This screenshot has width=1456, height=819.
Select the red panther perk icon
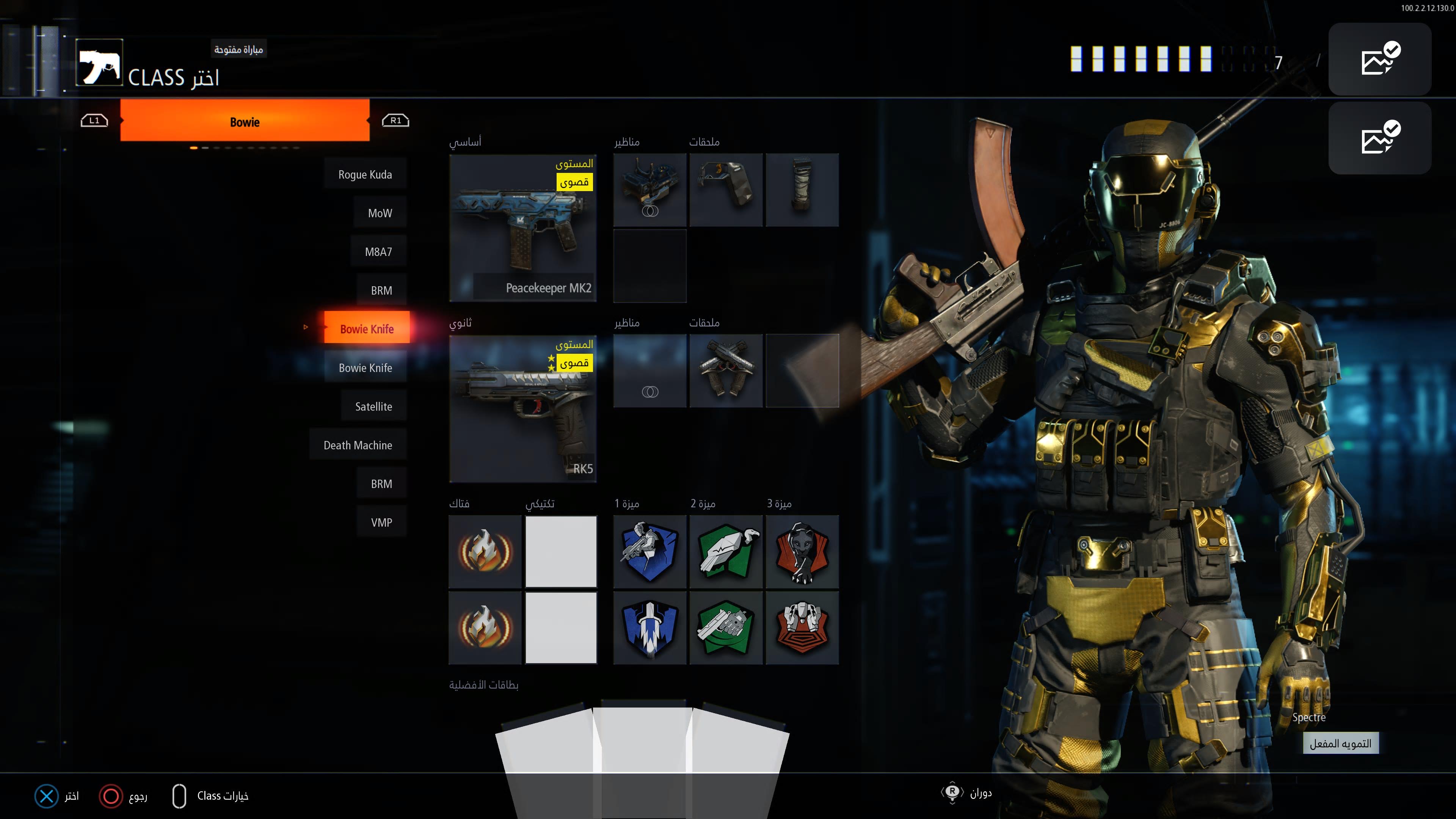802,552
